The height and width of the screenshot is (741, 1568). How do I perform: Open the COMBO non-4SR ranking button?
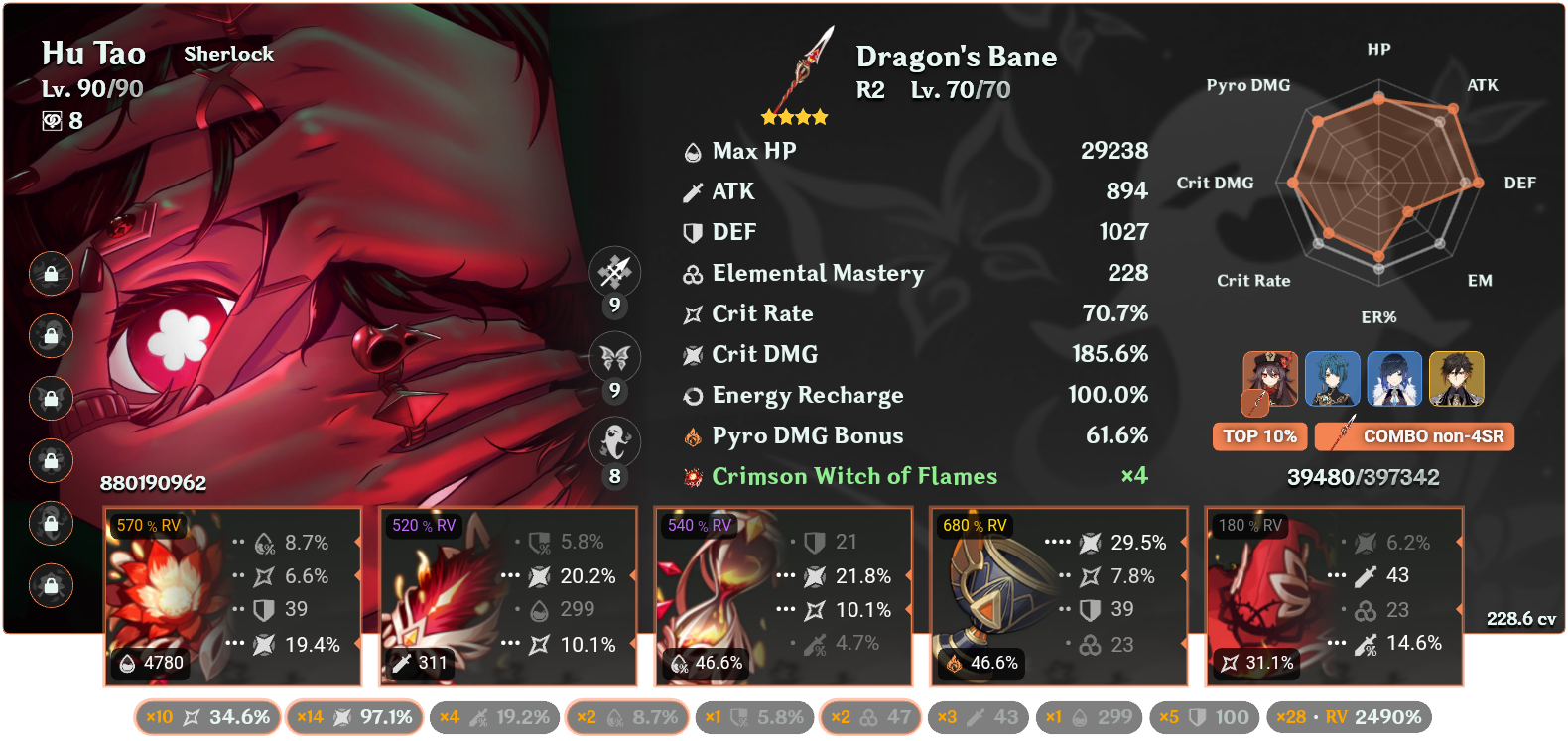point(1413,436)
